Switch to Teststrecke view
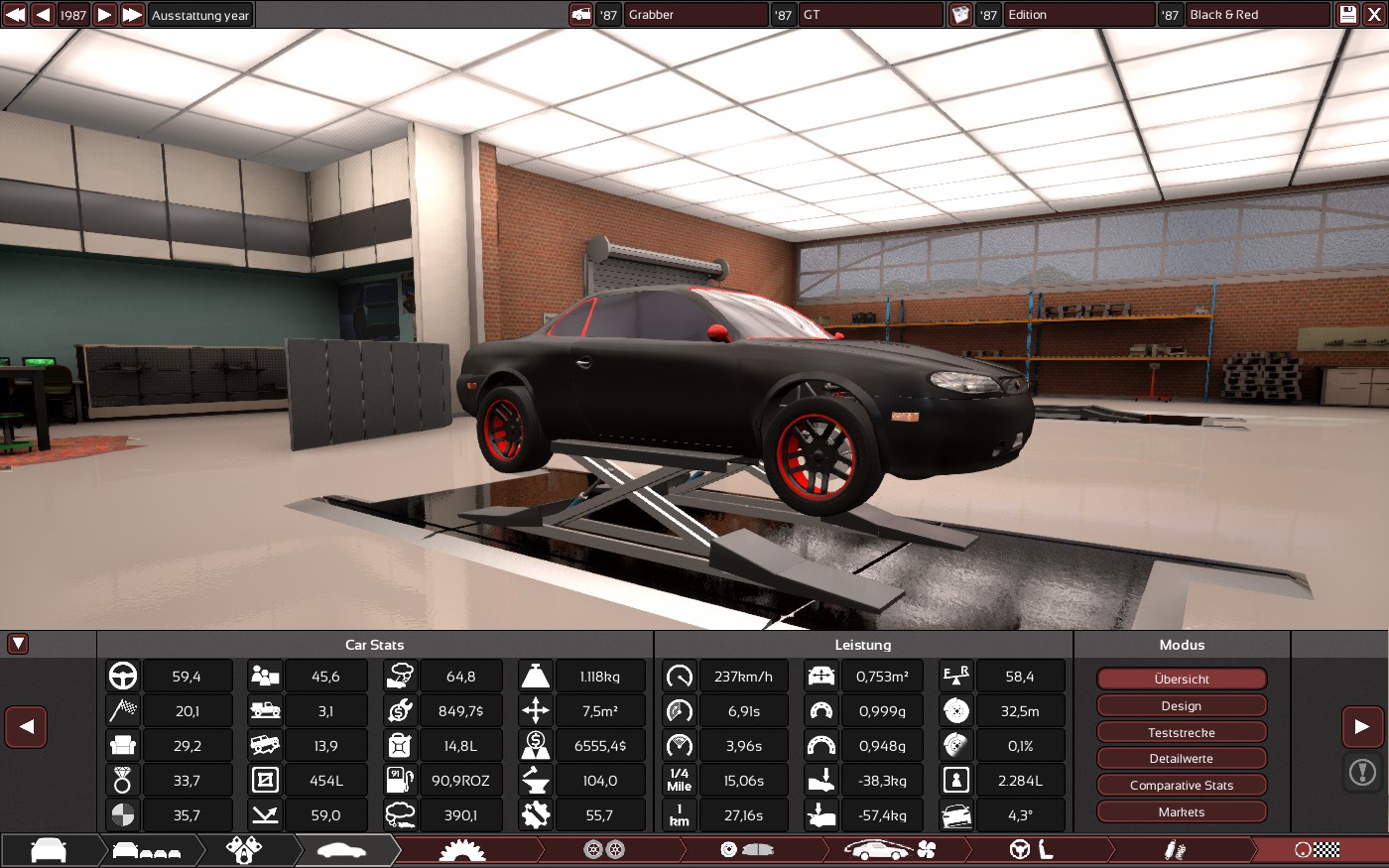The image size is (1389, 868). pos(1182,733)
